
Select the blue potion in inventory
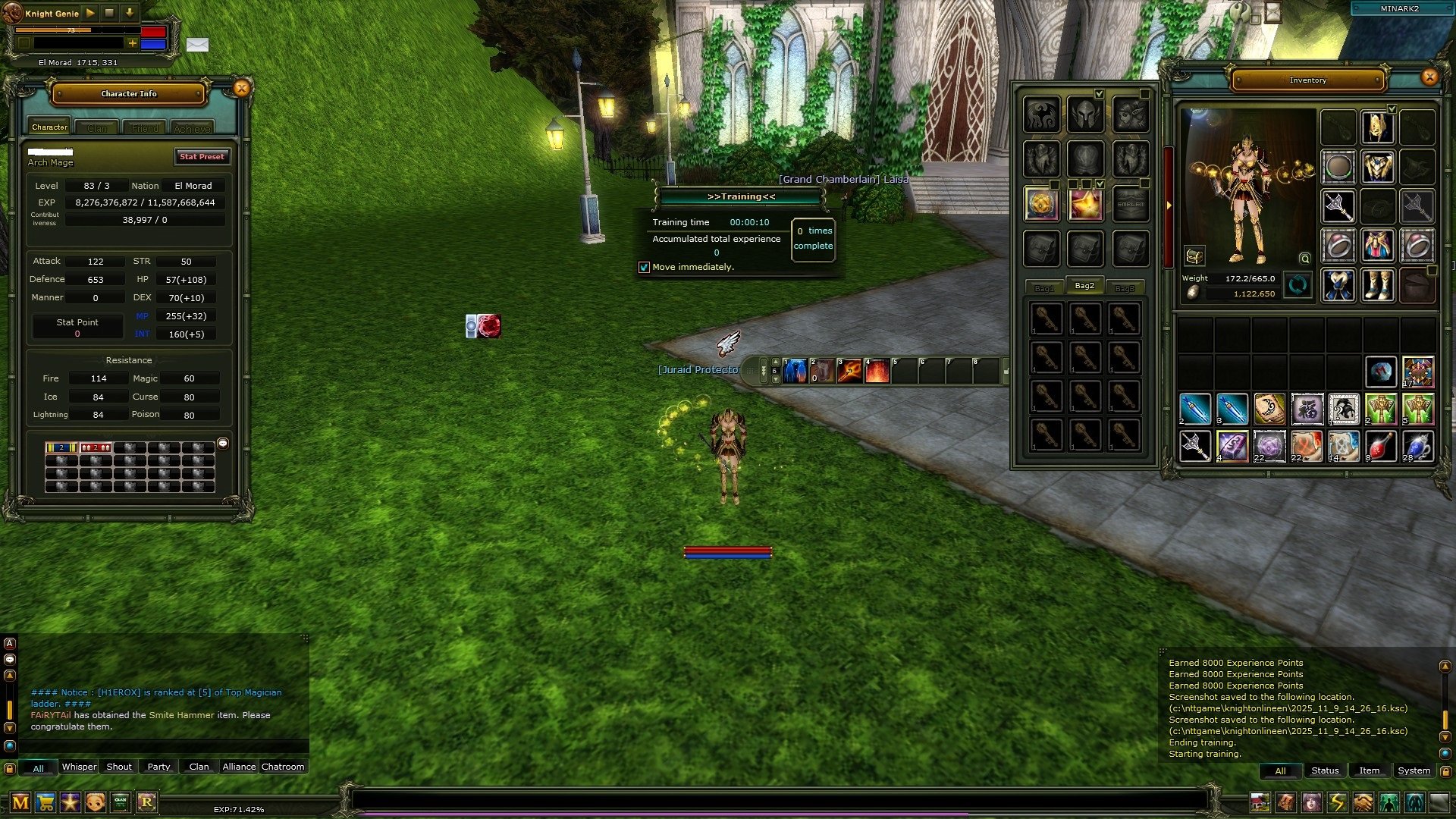coord(1417,446)
